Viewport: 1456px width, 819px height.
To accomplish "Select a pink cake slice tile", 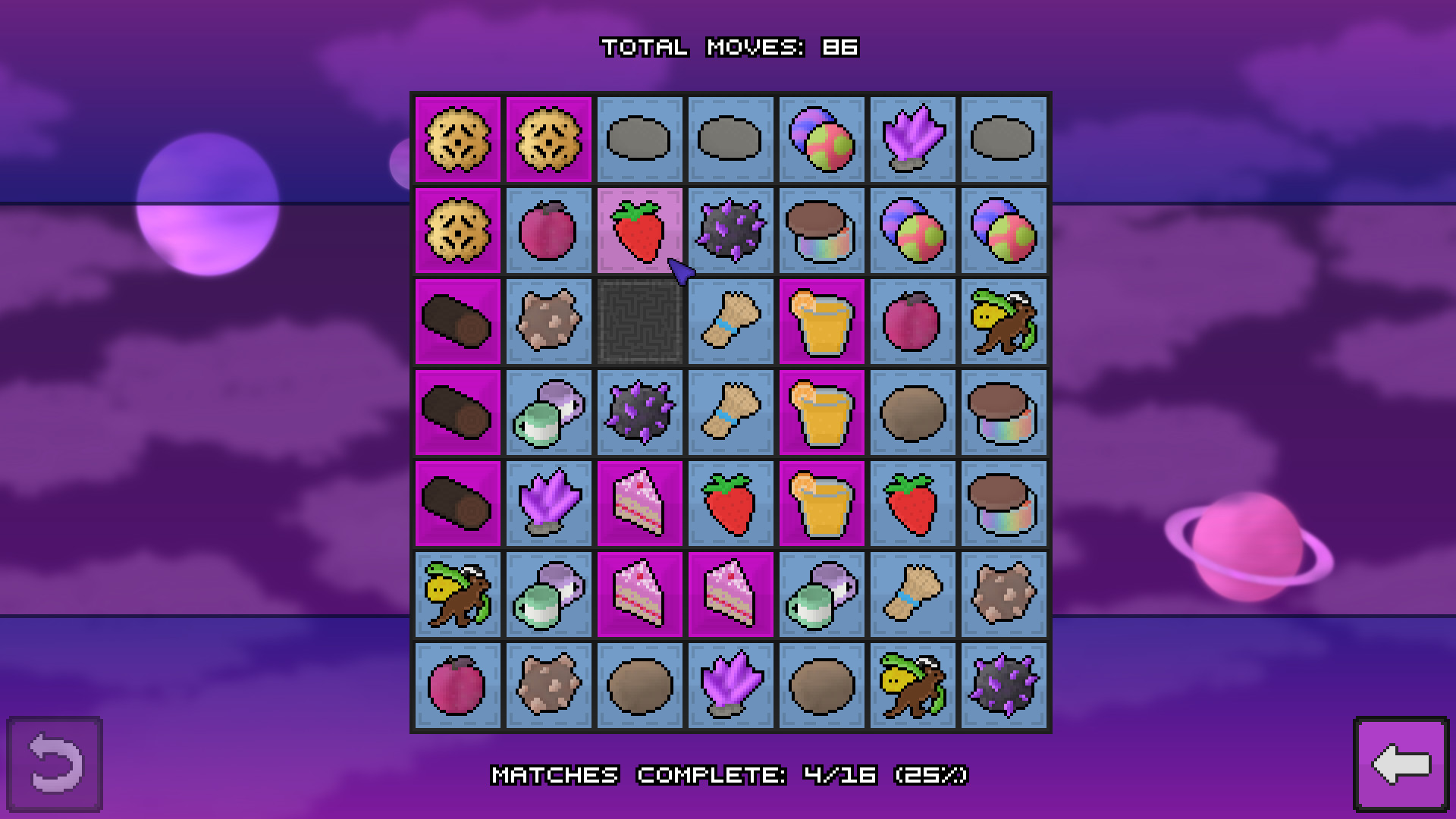I will (639, 503).
